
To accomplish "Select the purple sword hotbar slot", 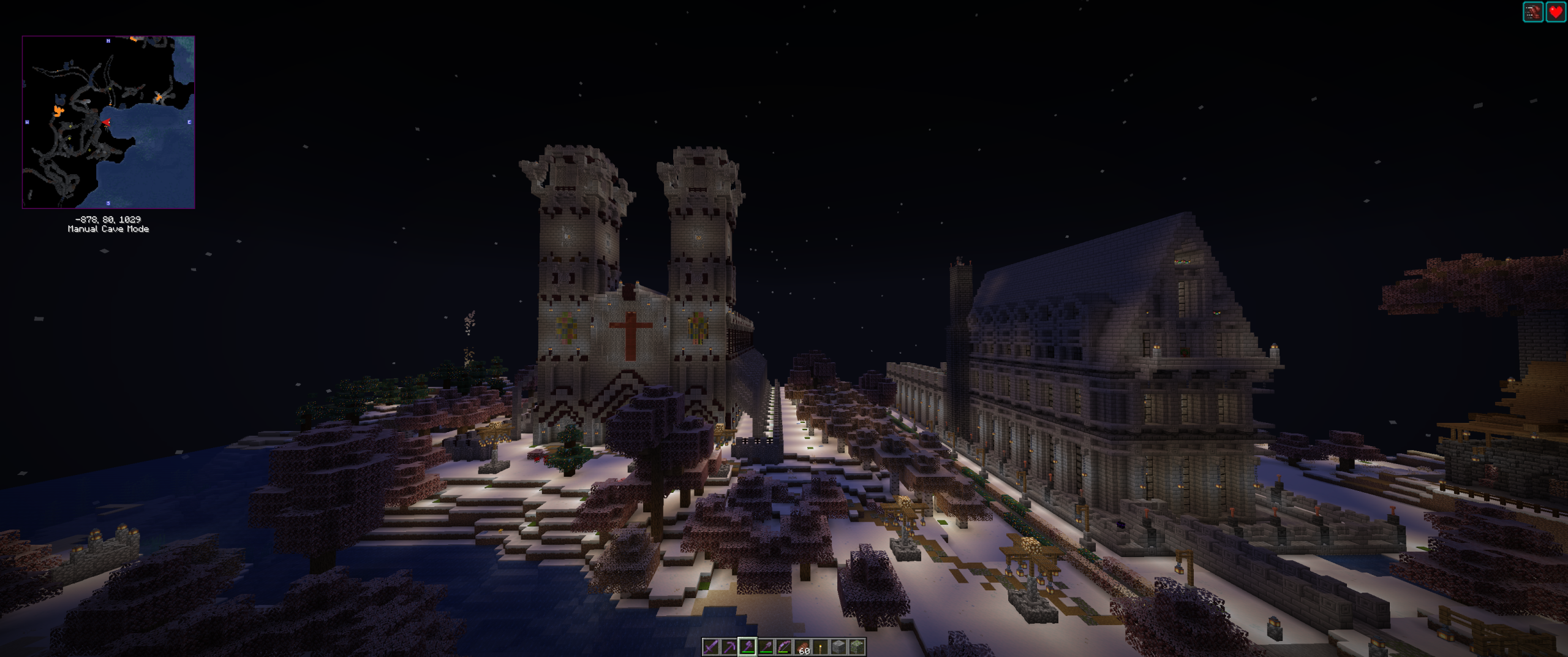I will coord(710,647).
